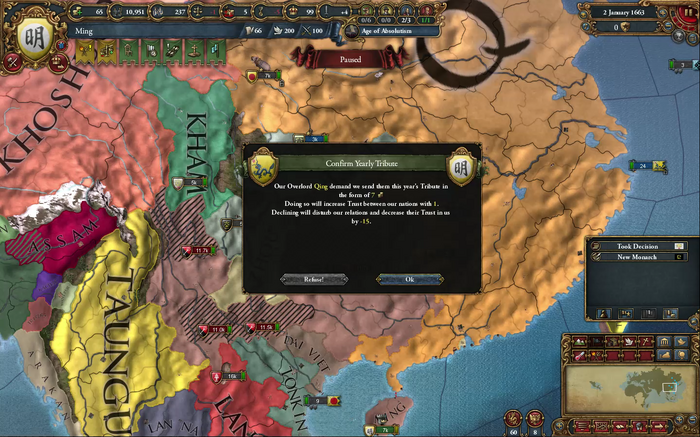The height and width of the screenshot is (437, 700).
Task: Open the Qing overlord shield in dialog
Action: tap(264, 164)
